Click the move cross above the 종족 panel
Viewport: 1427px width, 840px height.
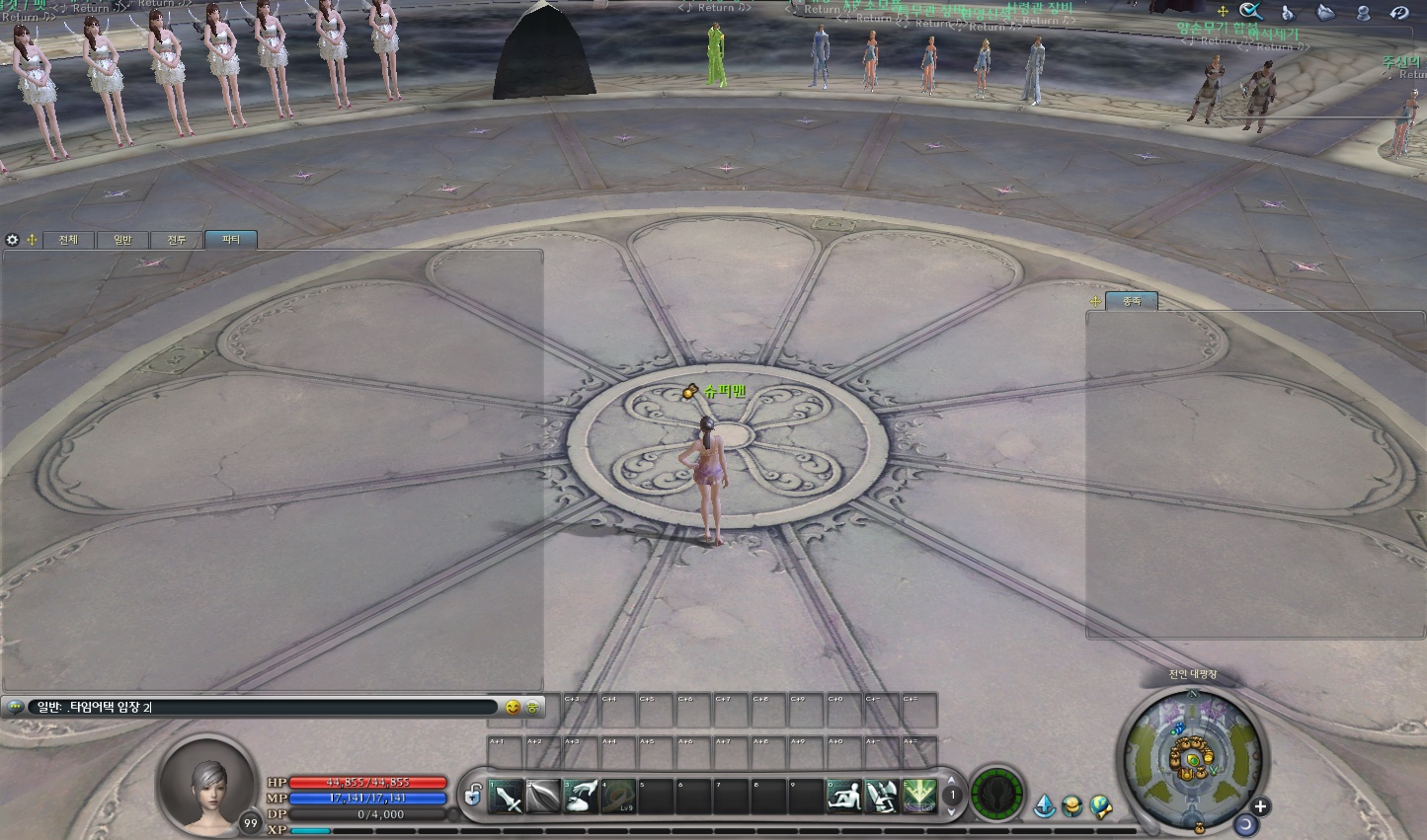1094,301
